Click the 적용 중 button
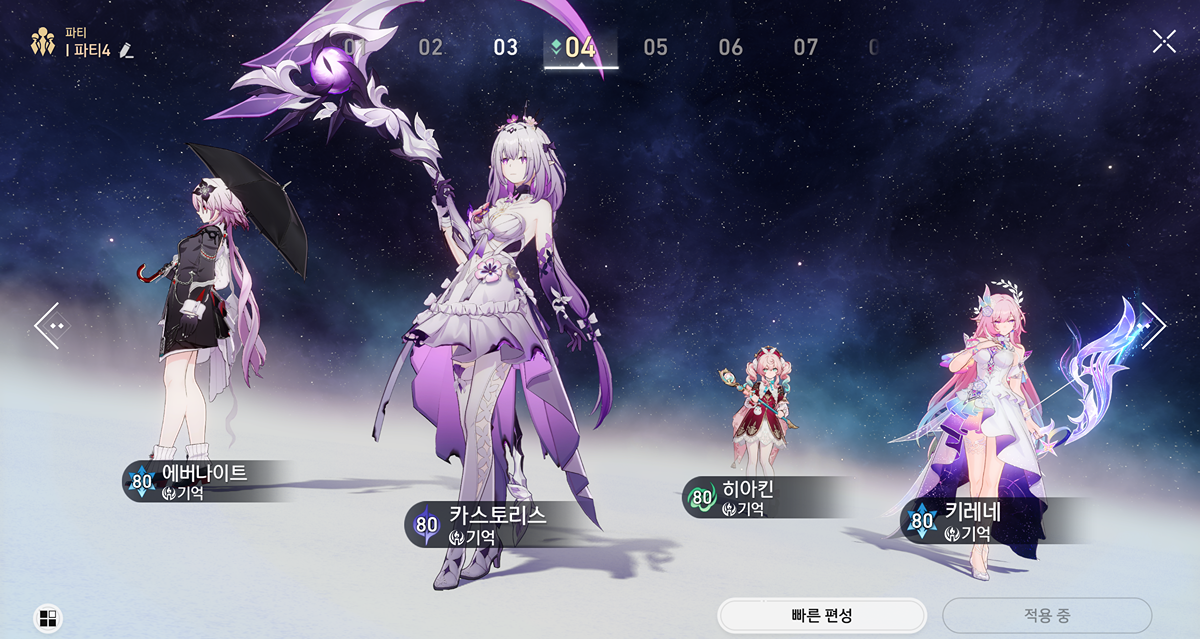1200x639 pixels. pyautogui.click(x=1046, y=615)
